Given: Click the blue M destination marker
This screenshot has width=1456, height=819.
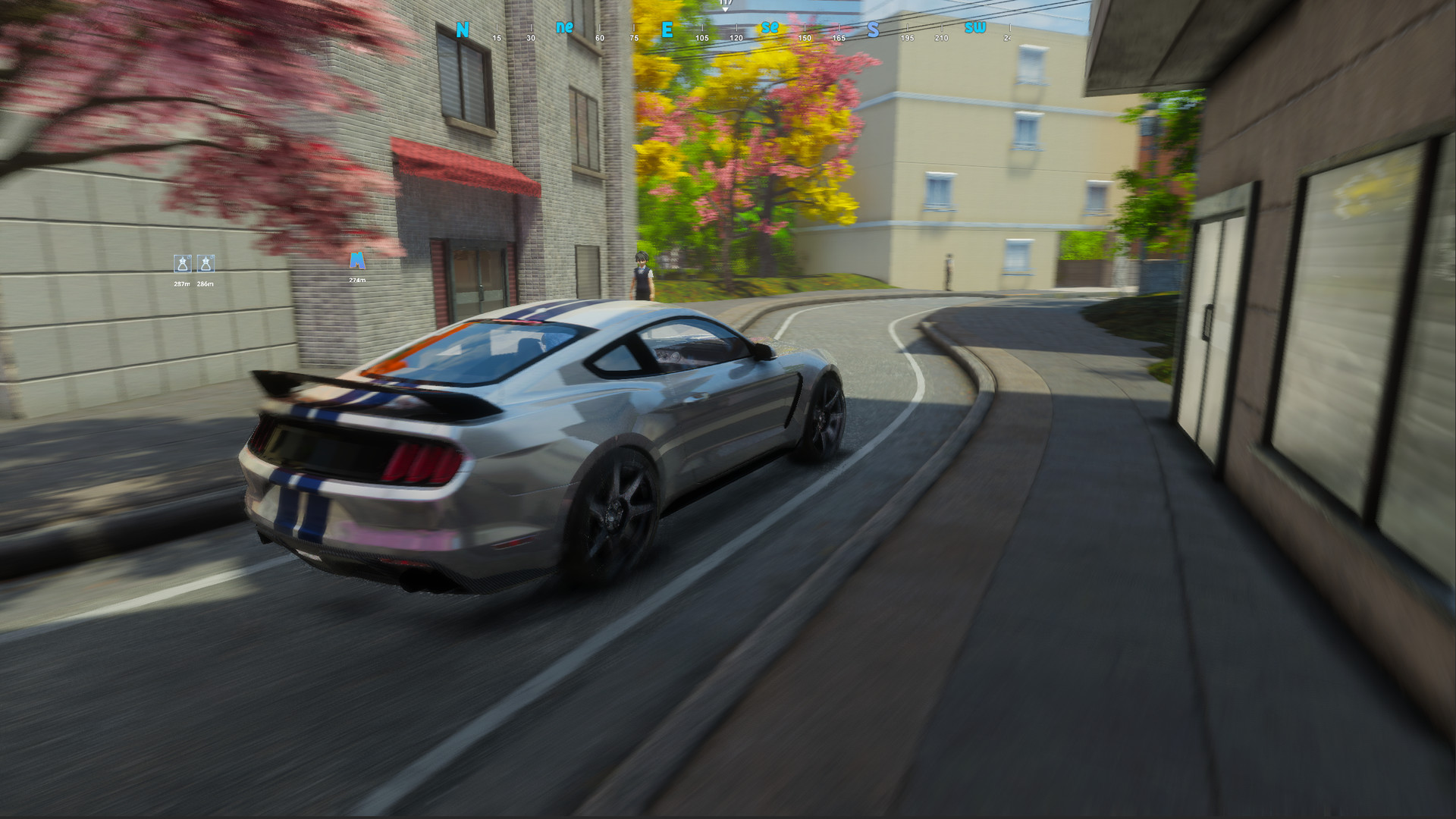Looking at the screenshot, I should [356, 260].
